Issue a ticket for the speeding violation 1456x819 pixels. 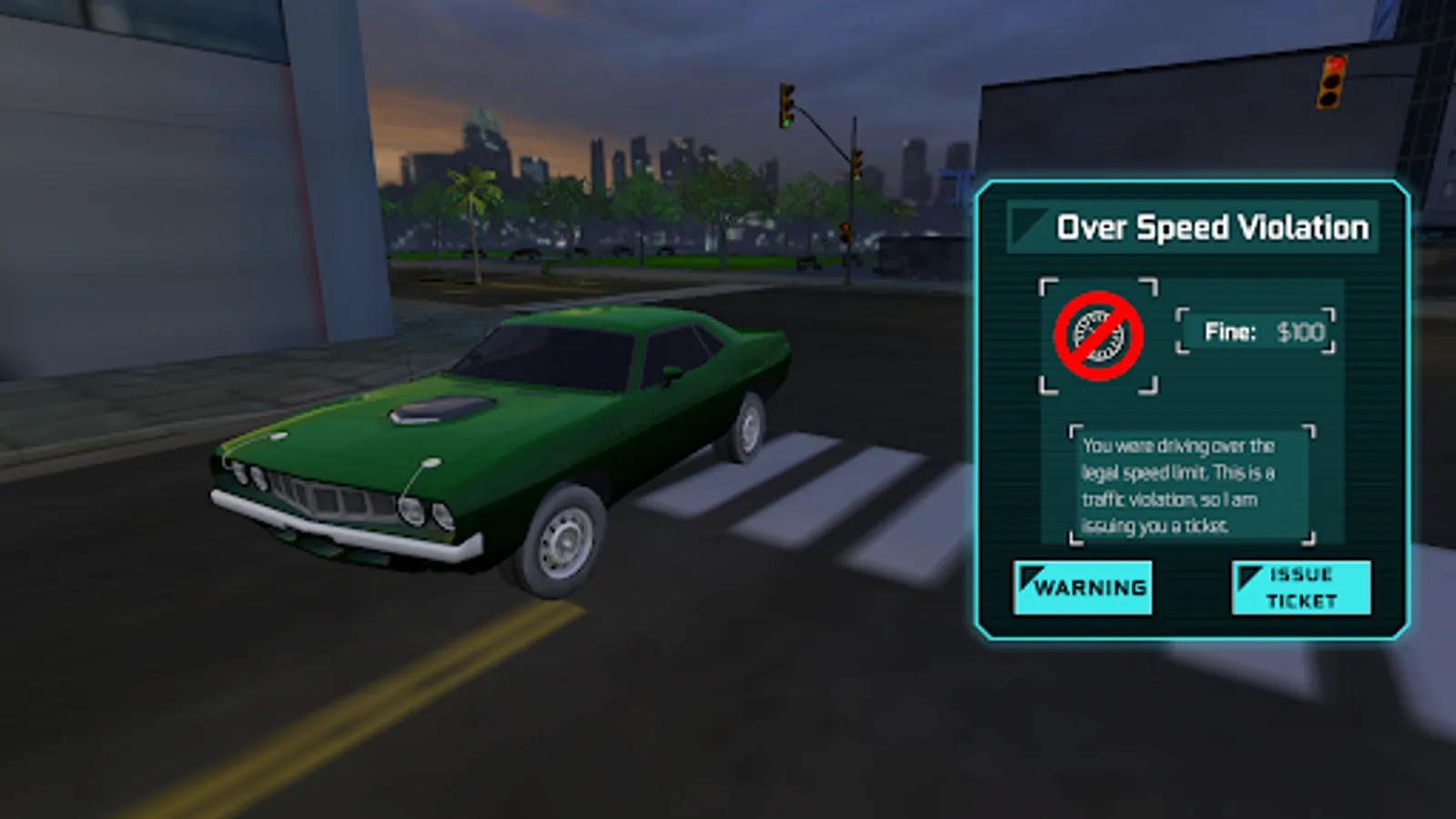click(1300, 587)
